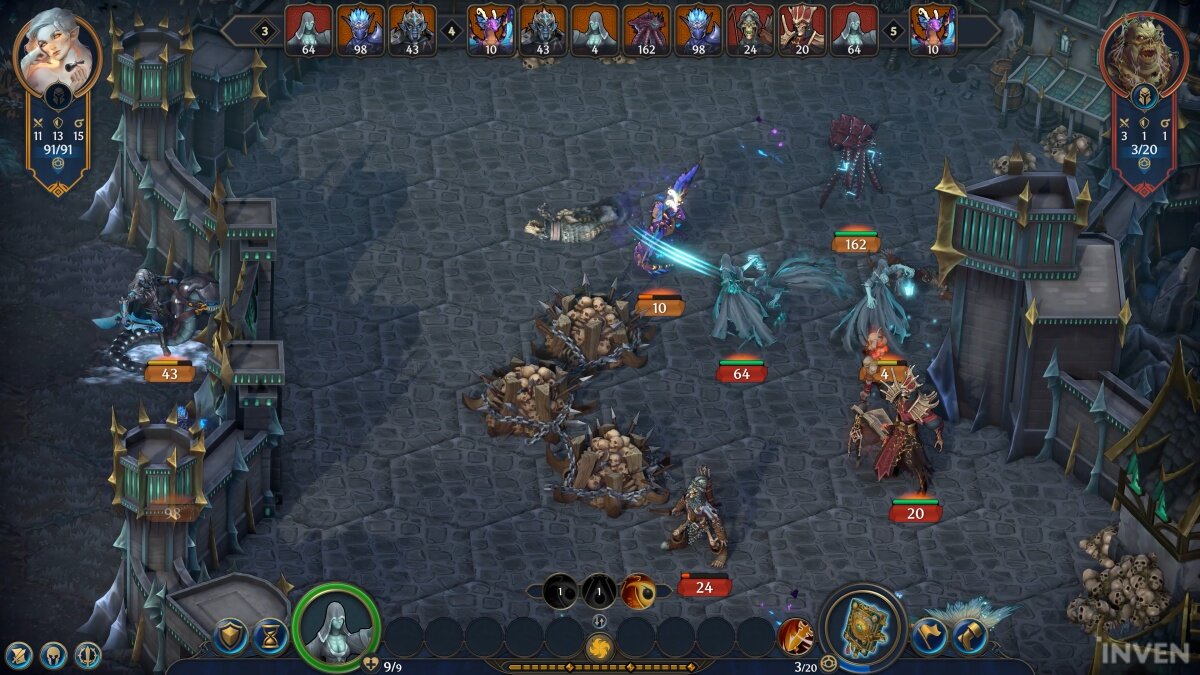Activate the orange sword strike ability
The height and width of the screenshot is (675, 1200).
[x=796, y=636]
